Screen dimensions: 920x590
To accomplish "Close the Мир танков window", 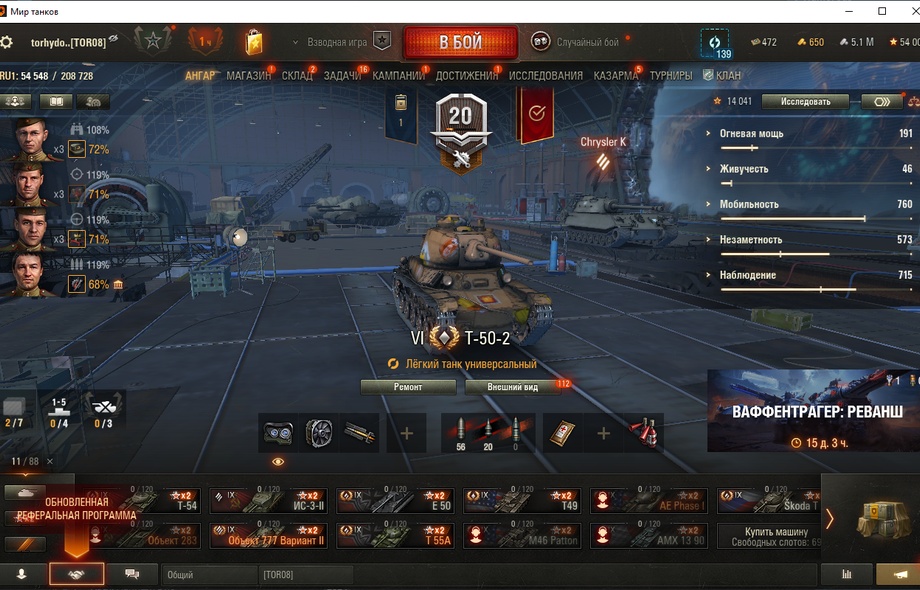I will pos(908,11).
